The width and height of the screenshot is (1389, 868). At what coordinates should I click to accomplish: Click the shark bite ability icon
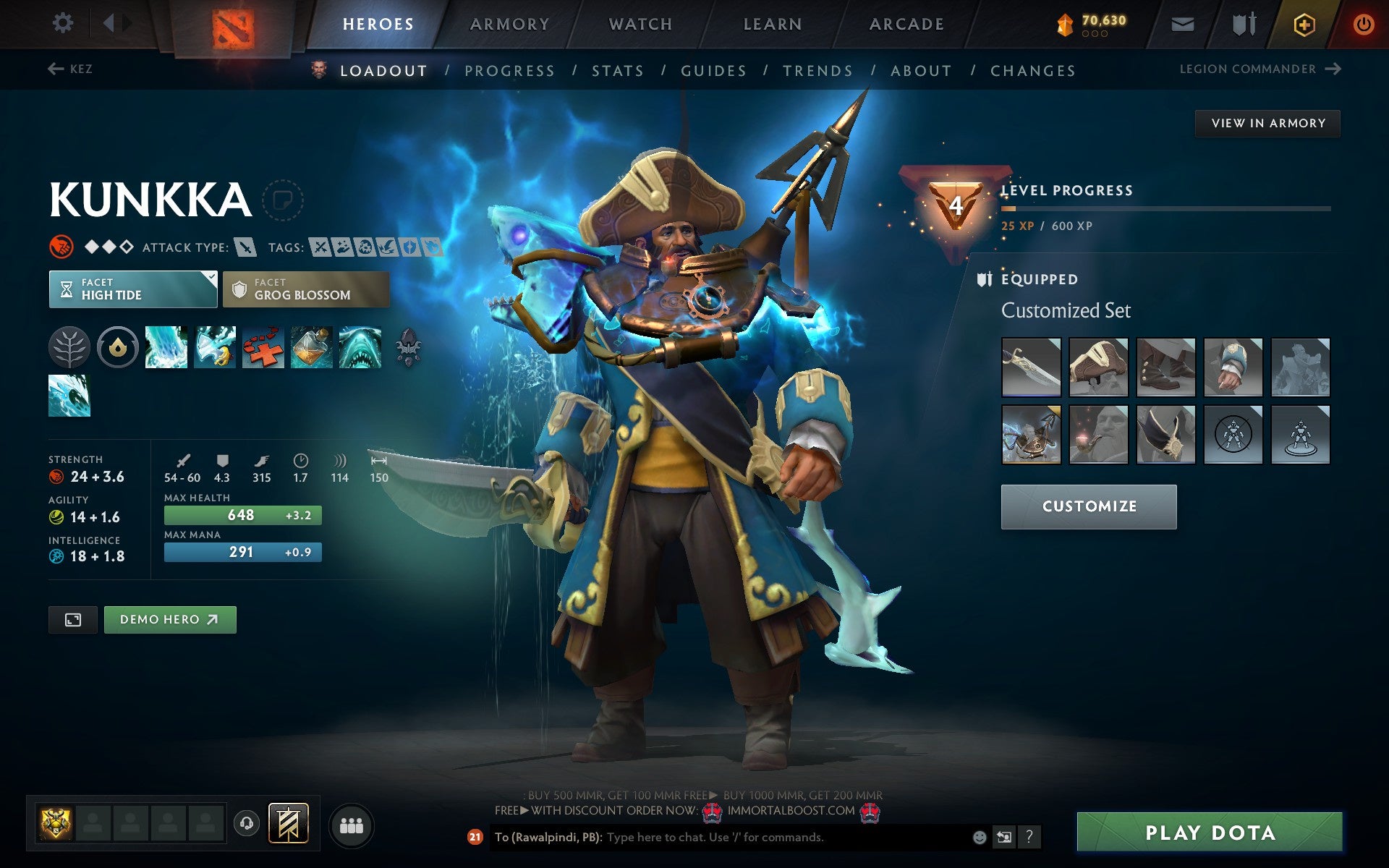tap(359, 346)
